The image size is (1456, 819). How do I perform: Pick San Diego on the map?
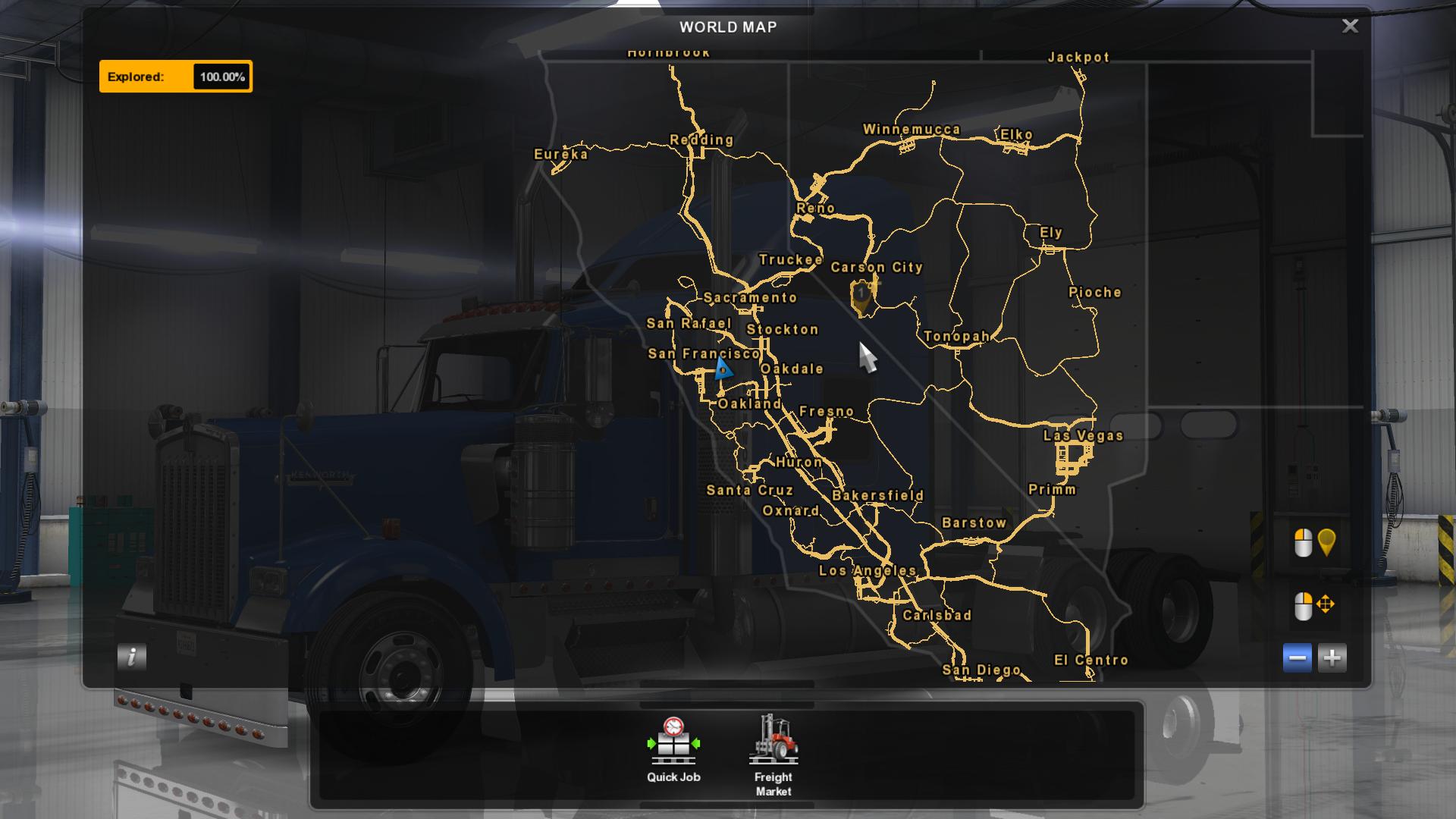pyautogui.click(x=981, y=670)
